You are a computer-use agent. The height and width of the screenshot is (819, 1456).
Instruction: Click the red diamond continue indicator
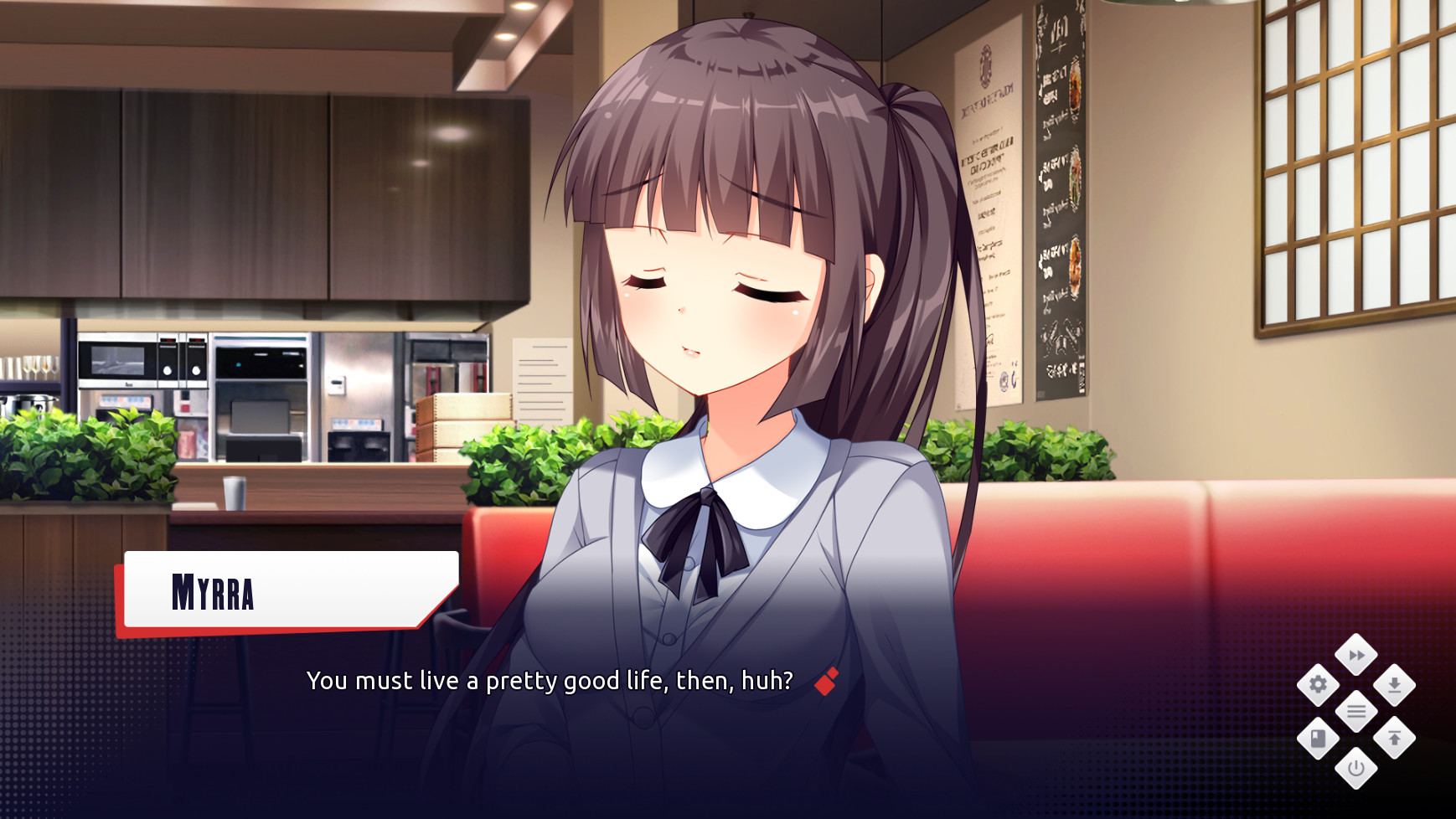click(826, 682)
